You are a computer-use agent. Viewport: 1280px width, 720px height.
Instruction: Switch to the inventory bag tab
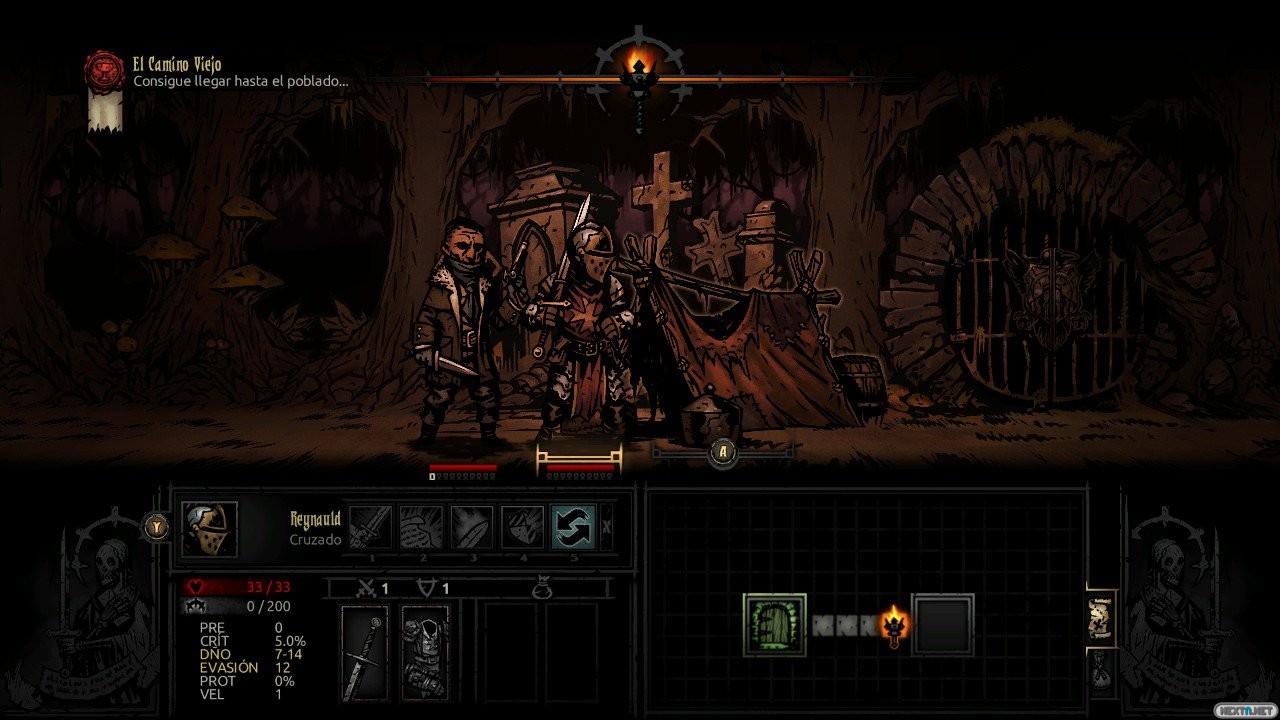pos(1102,668)
